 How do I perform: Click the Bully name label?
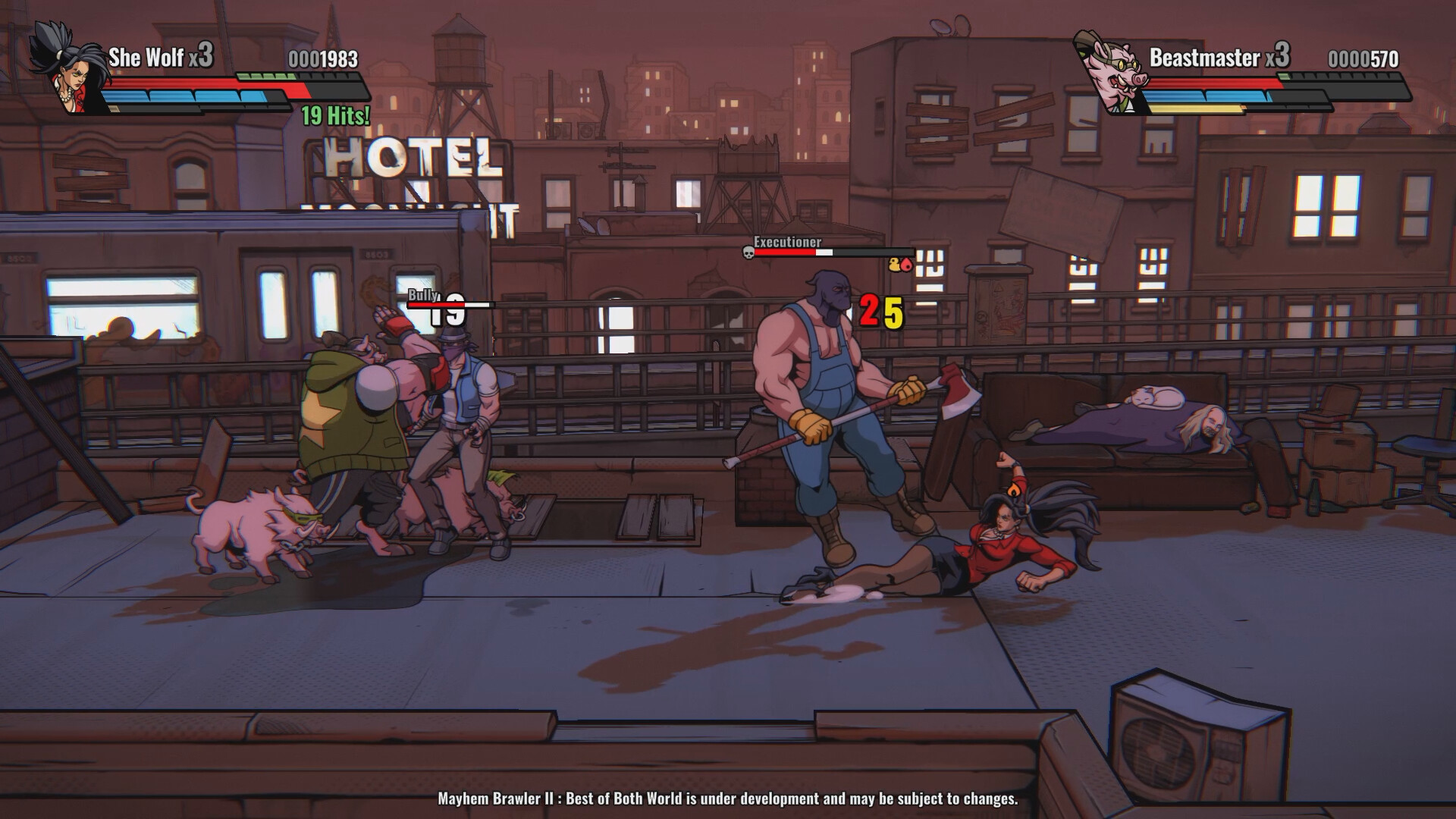(x=422, y=294)
